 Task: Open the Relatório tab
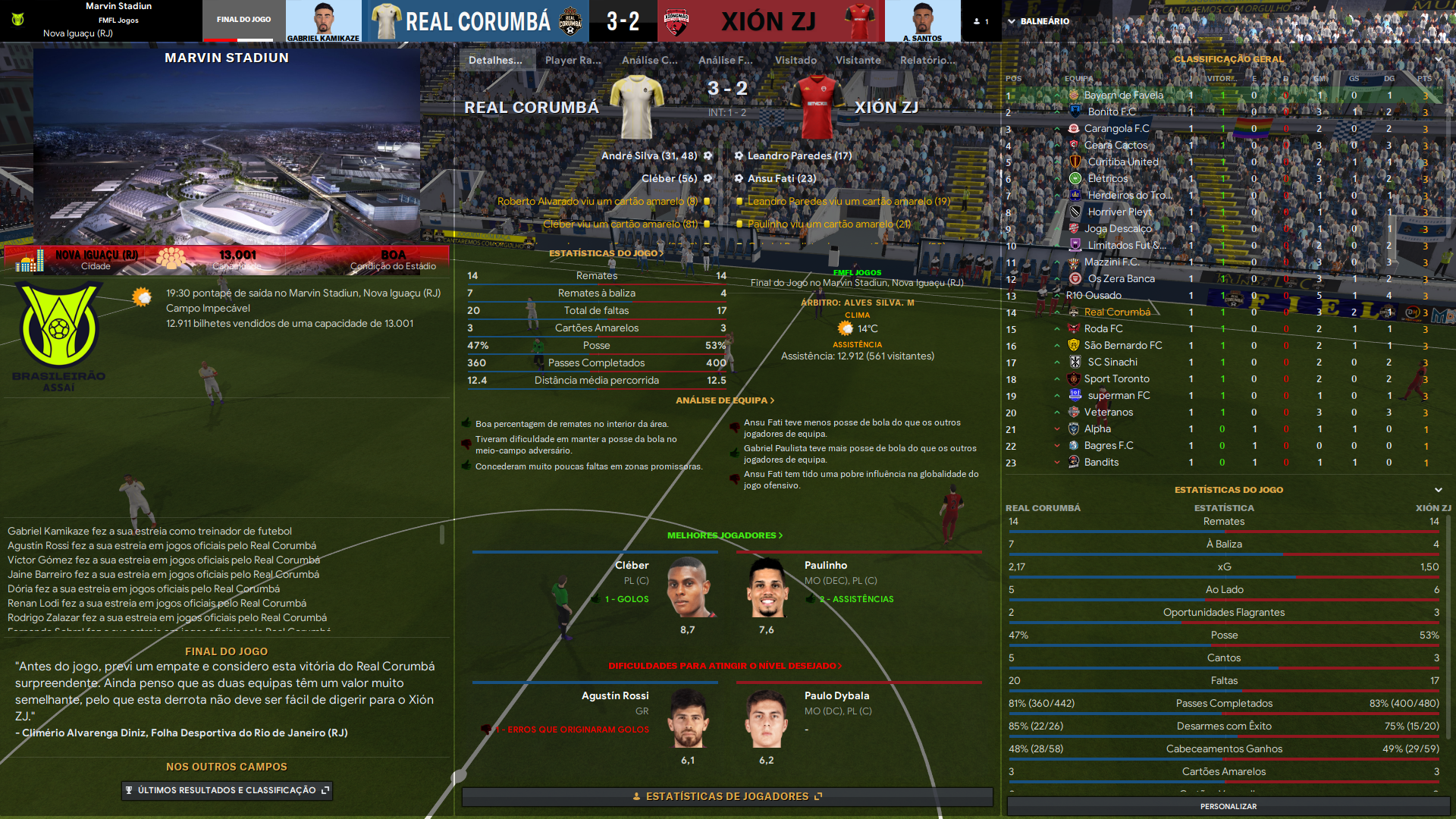coord(927,60)
